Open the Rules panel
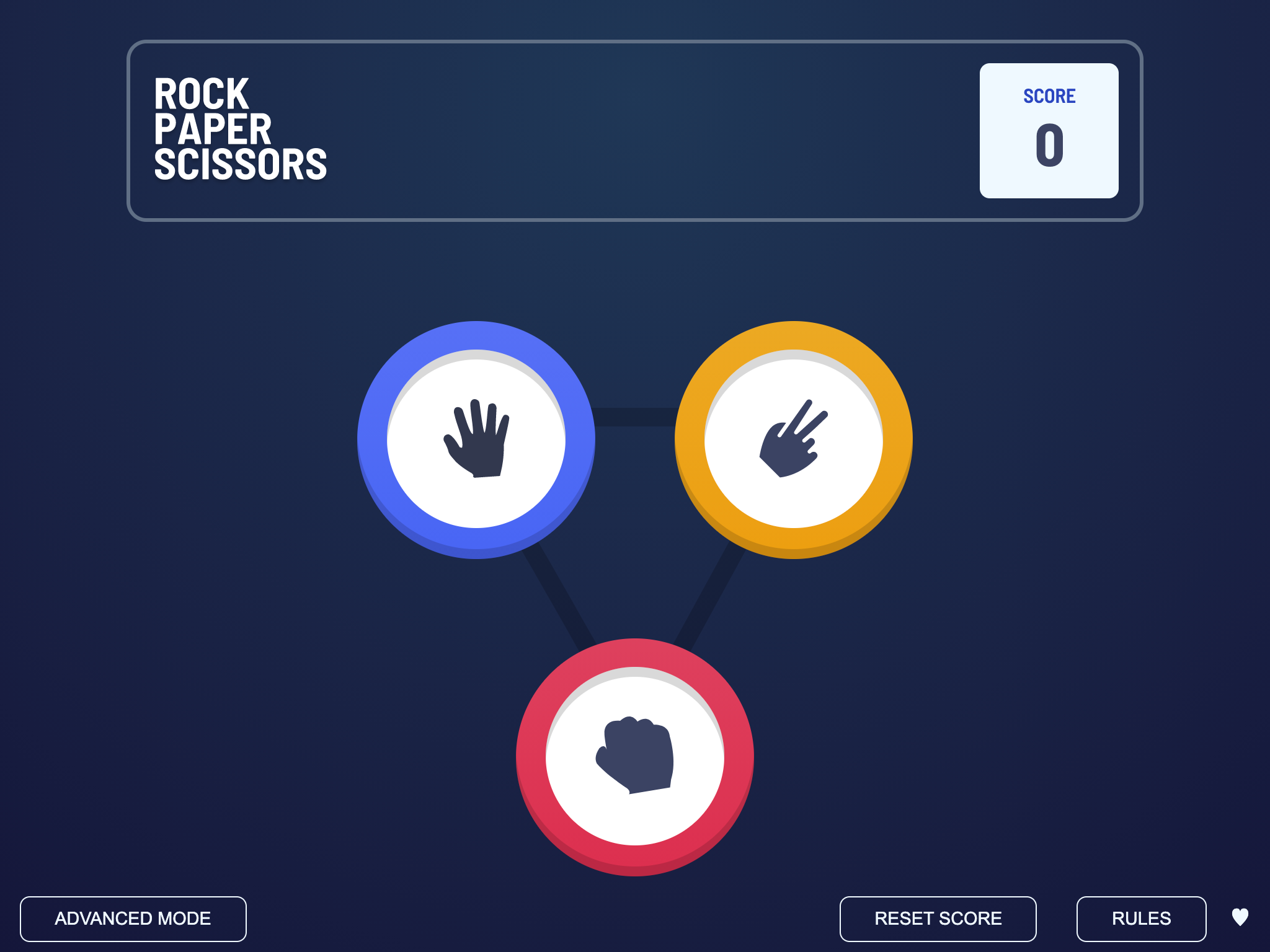The height and width of the screenshot is (952, 1270). click(1141, 919)
